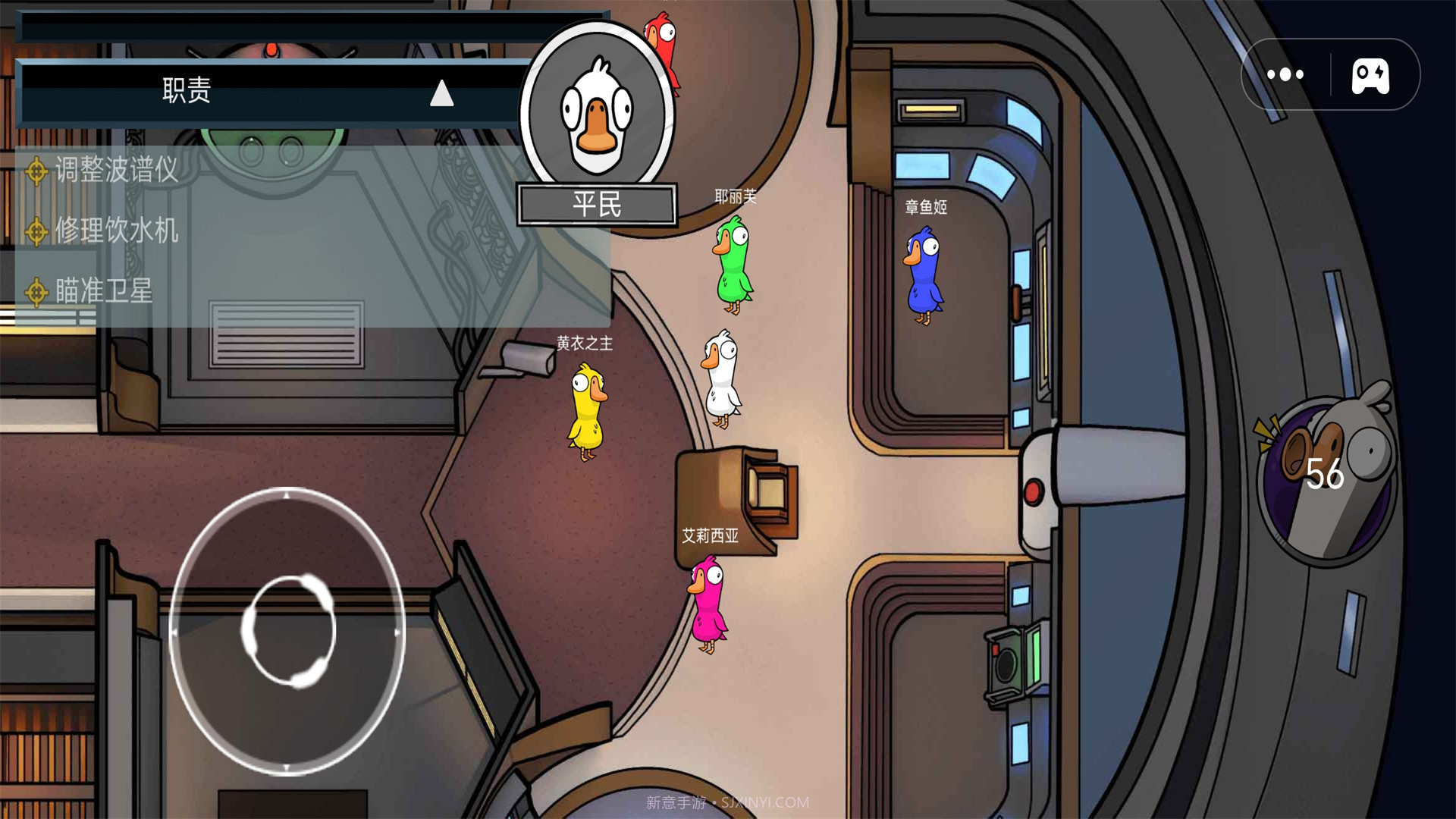Click the gamepad controller icon
This screenshot has width=1456, height=819.
1370,76
